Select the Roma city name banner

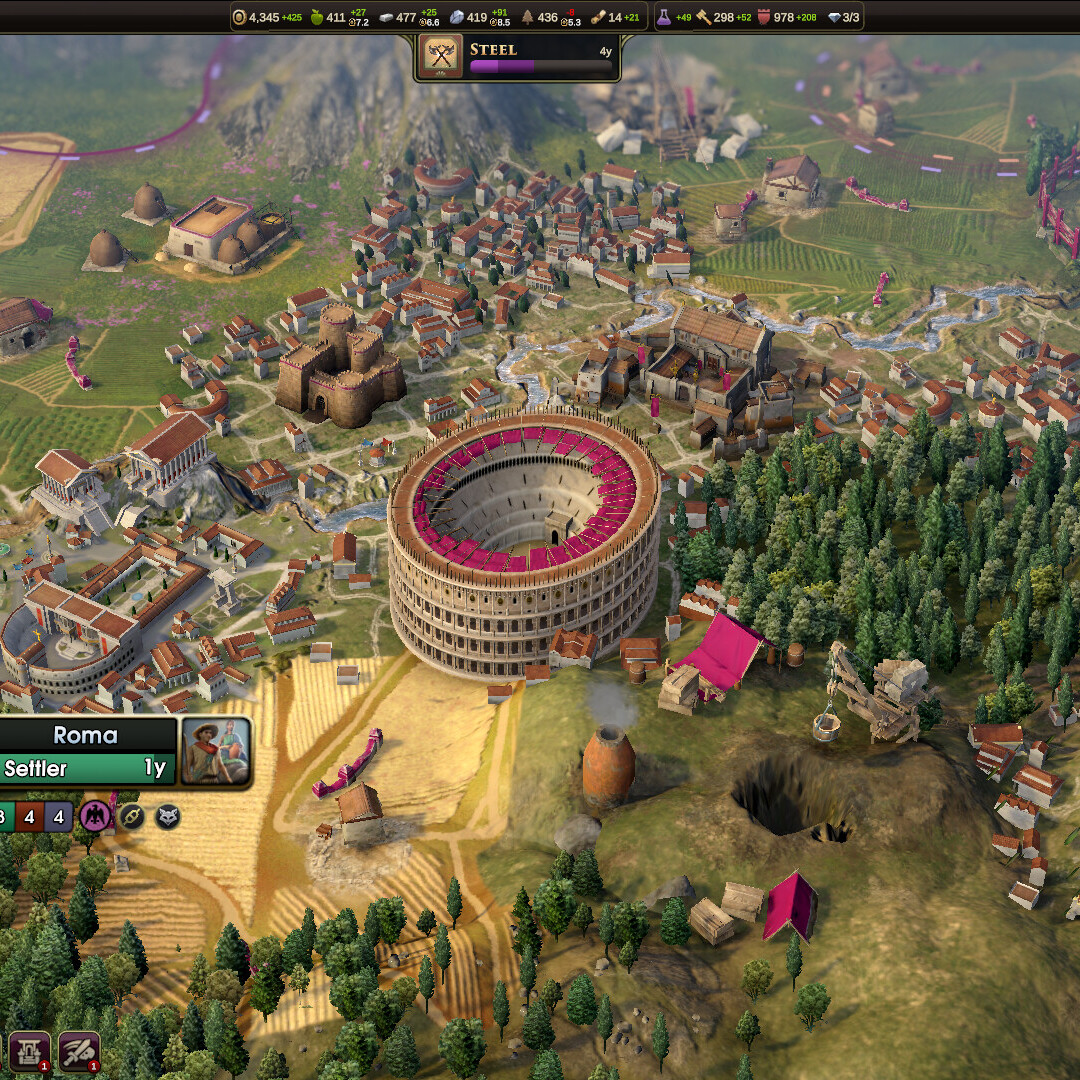coord(86,735)
